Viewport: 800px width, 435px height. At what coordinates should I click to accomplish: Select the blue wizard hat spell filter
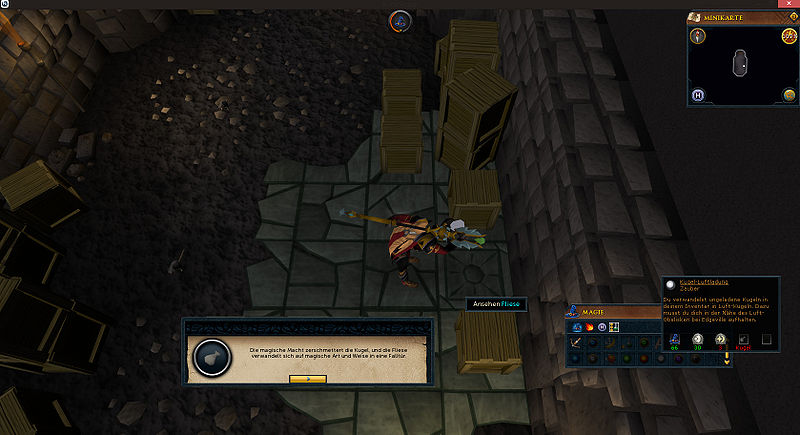click(x=574, y=327)
